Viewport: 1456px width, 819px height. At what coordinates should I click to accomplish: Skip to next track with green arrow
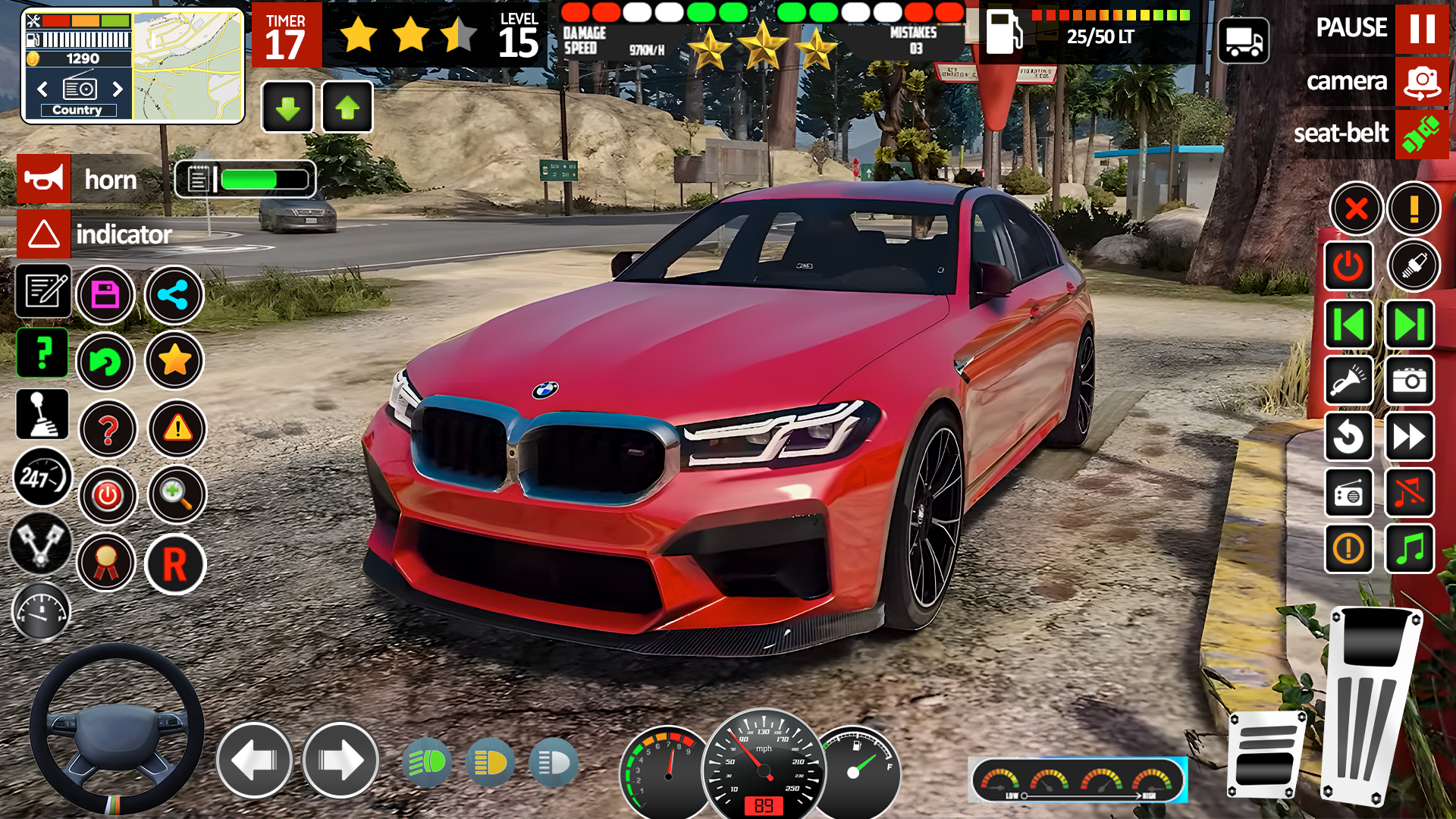coord(1409,325)
